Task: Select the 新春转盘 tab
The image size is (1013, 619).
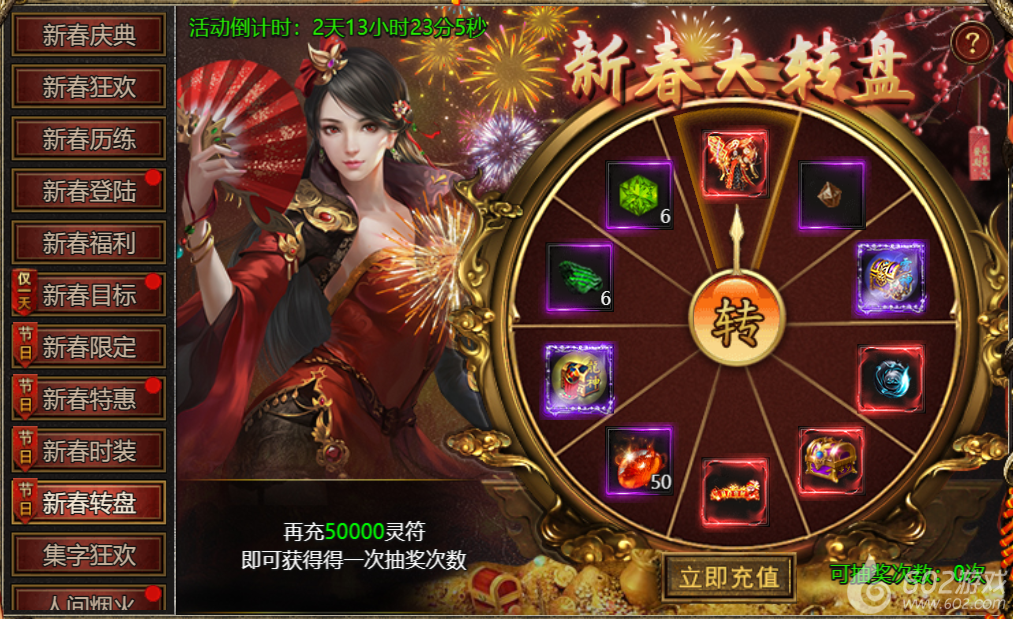Action: 88,503
